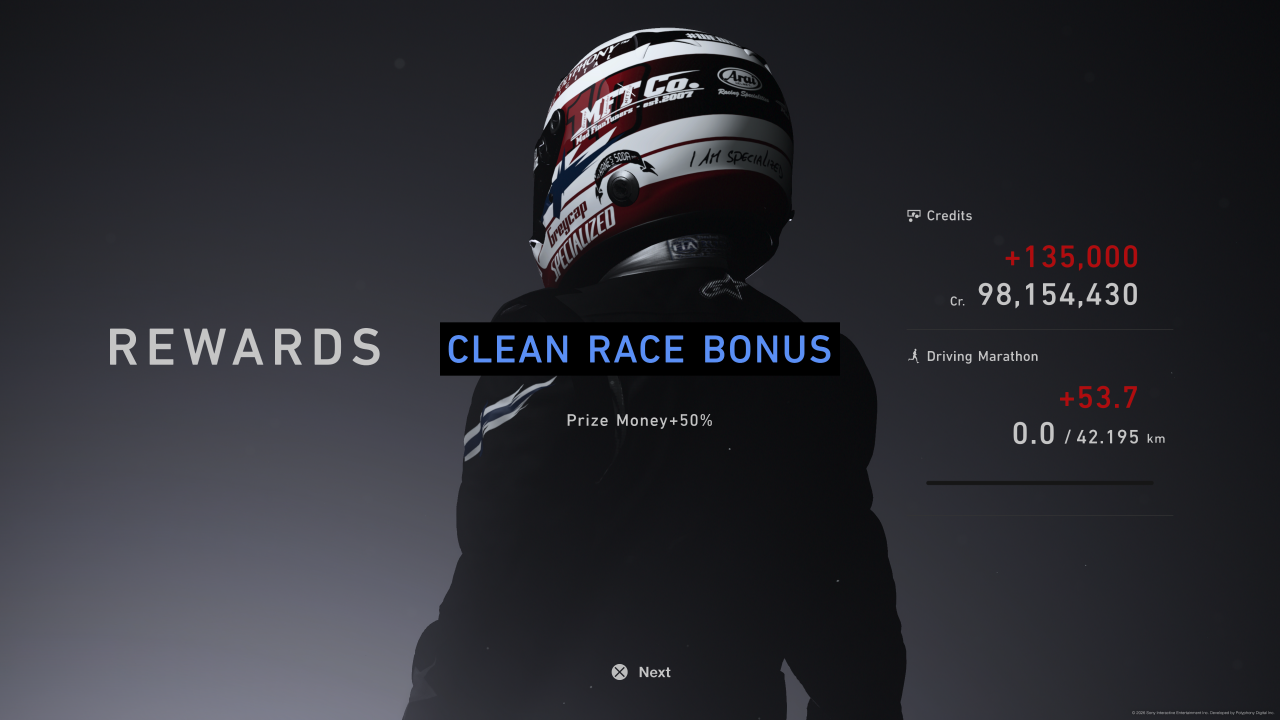
Task: Click the PlayStation cross prompt icon
Action: [x=619, y=672]
